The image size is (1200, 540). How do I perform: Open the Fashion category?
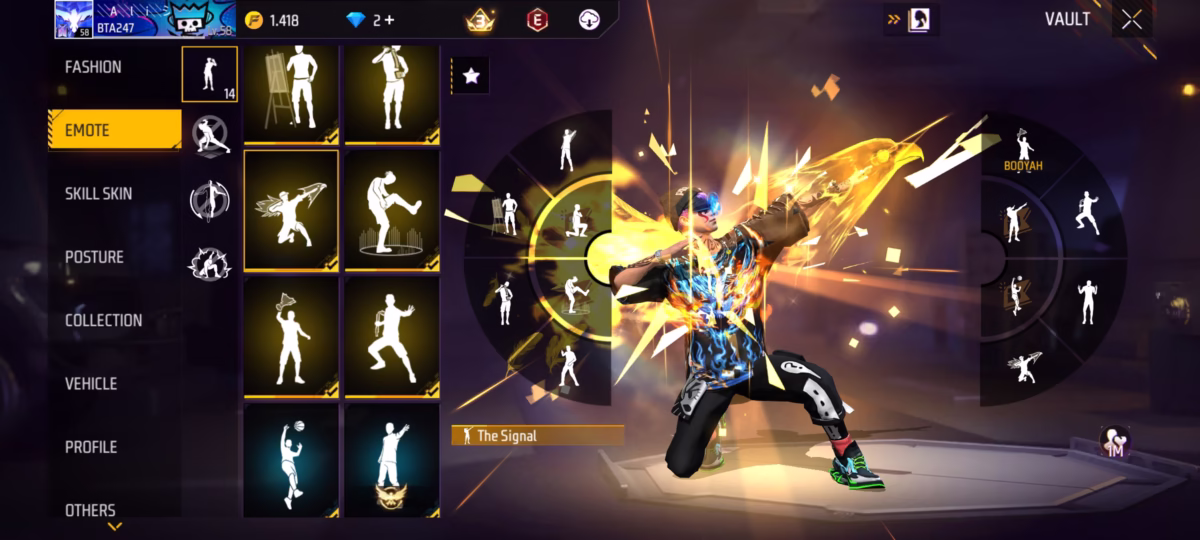coord(93,67)
